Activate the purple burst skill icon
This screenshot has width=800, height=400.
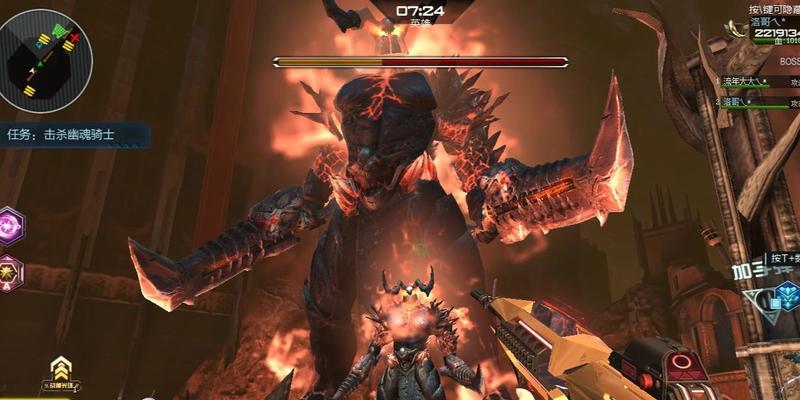(11, 224)
